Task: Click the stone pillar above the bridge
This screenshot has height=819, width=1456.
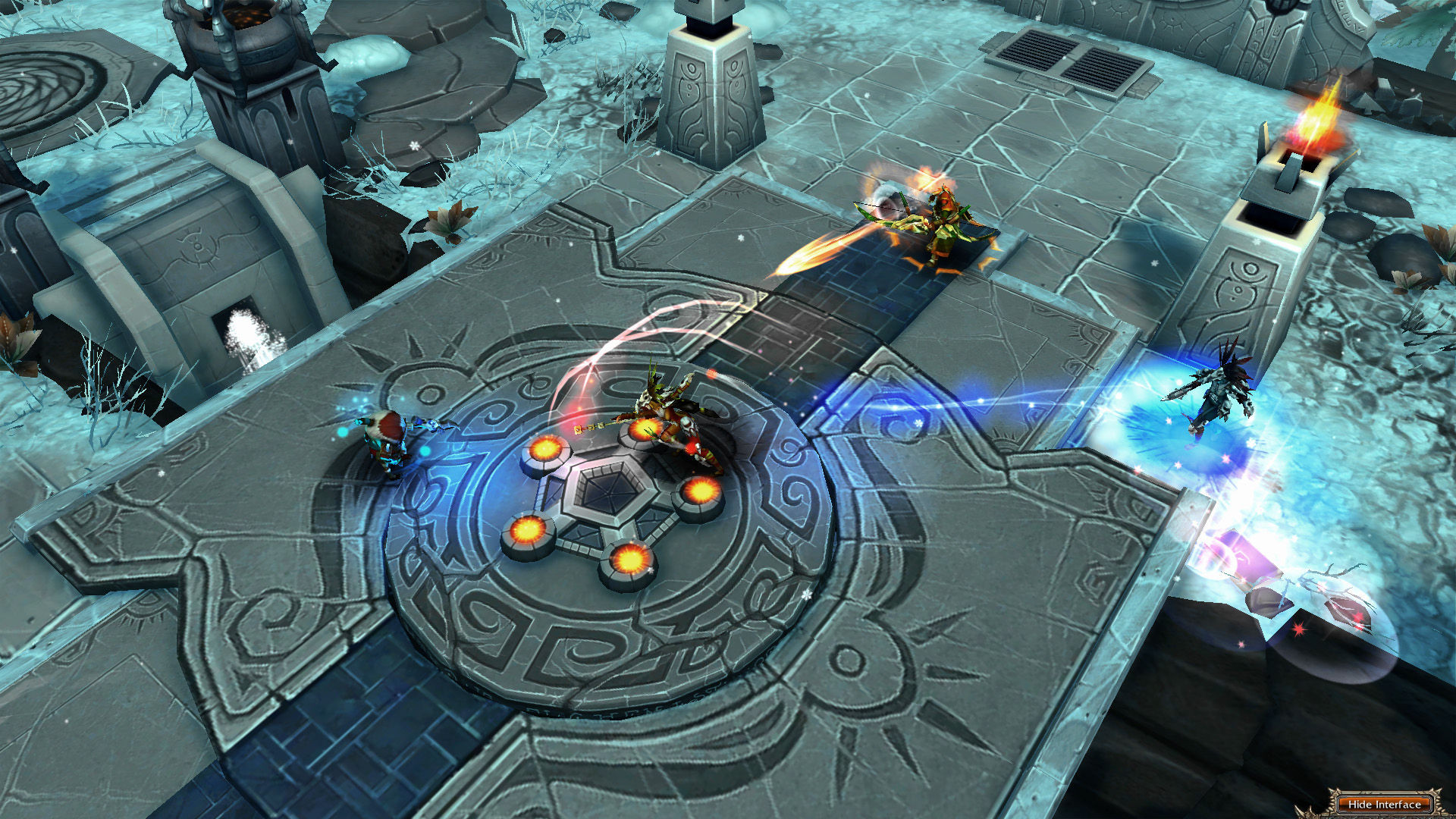Action: tap(713, 83)
